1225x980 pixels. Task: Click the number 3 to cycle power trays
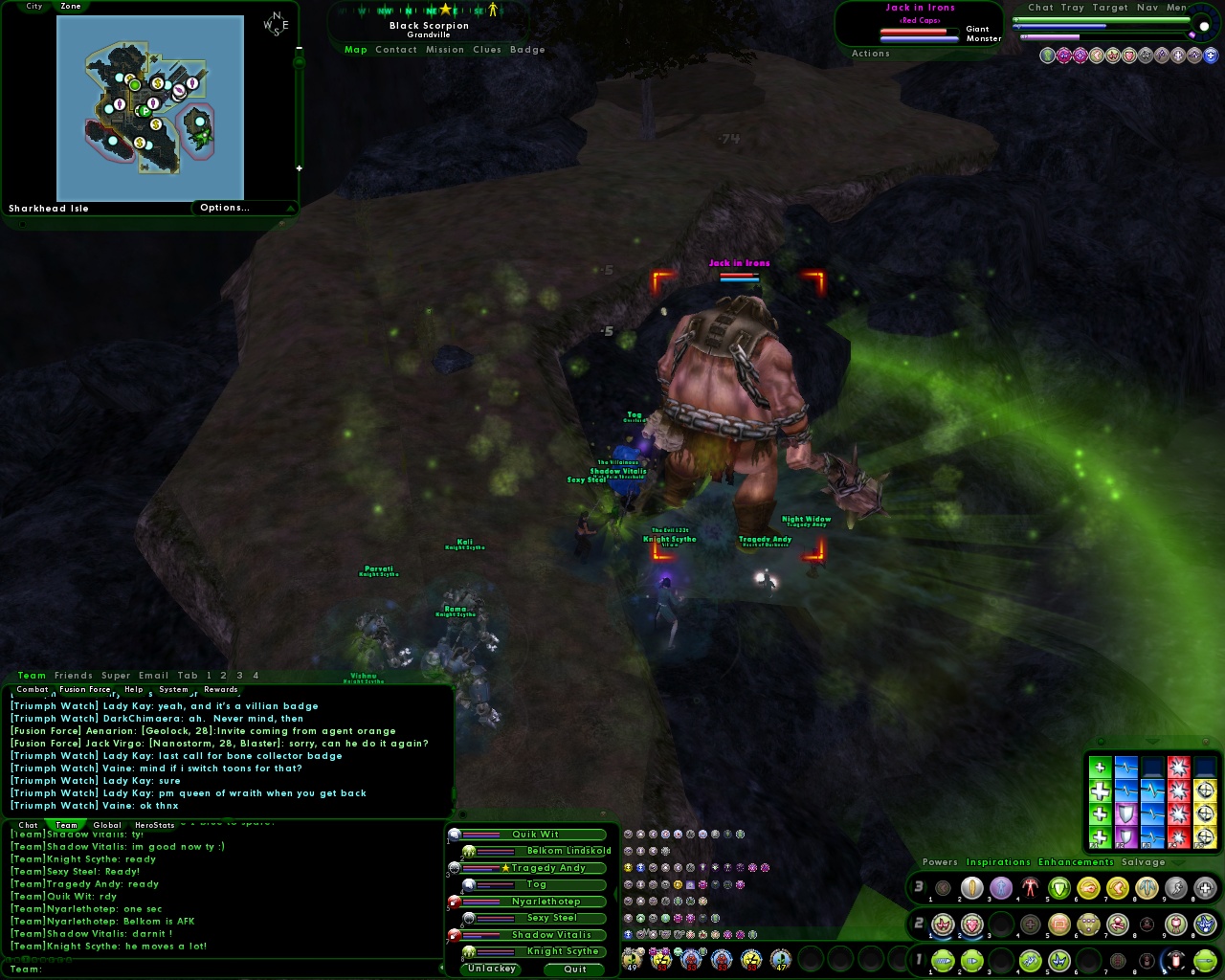click(x=917, y=888)
